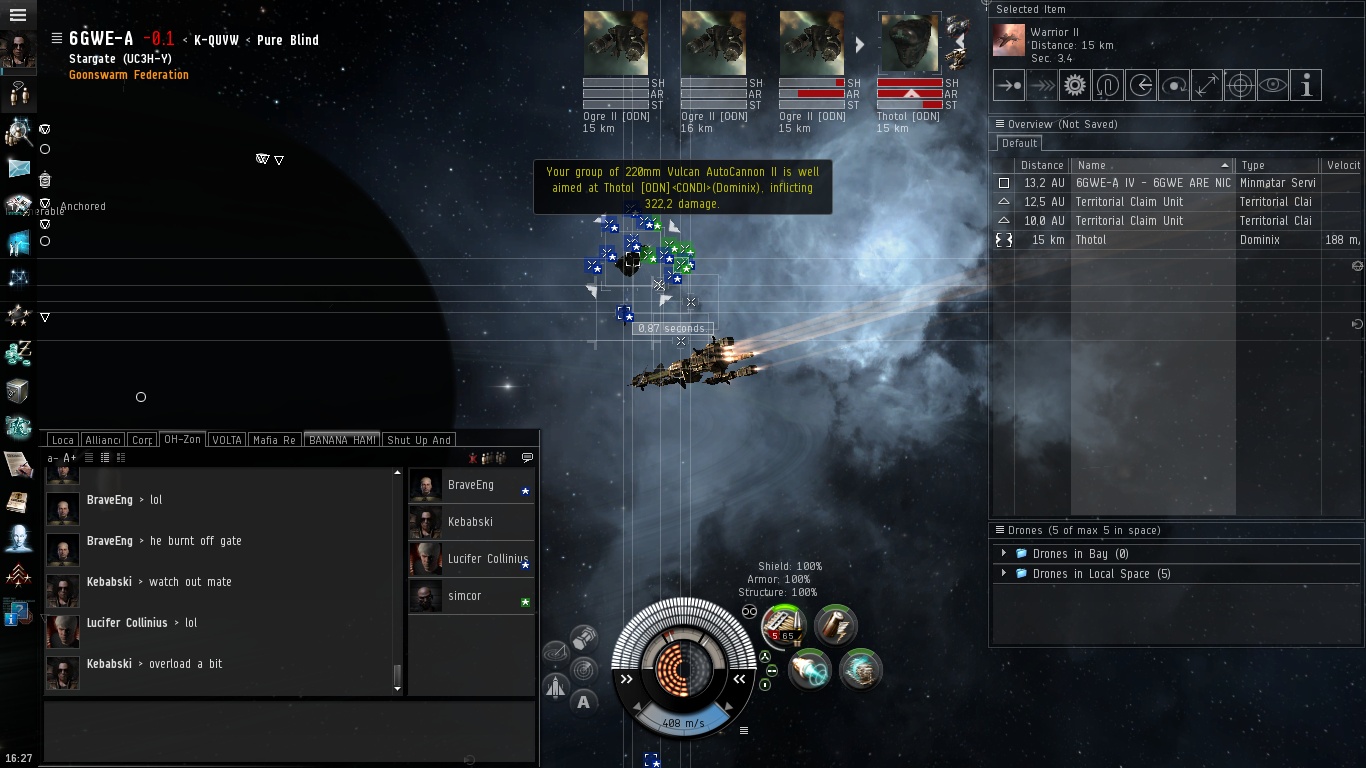Select Thotol Dominix row in the overview
The image size is (1366, 768).
tap(1150, 240)
